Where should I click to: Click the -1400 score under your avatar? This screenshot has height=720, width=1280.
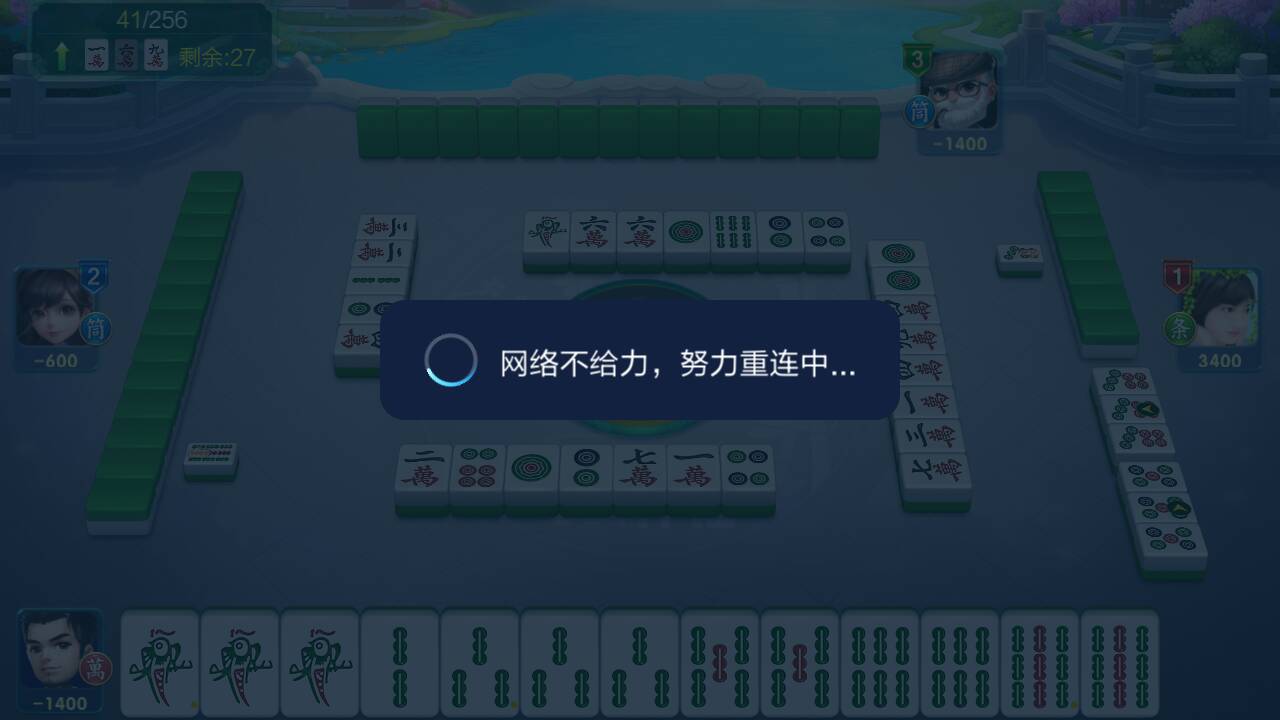pyautogui.click(x=60, y=702)
